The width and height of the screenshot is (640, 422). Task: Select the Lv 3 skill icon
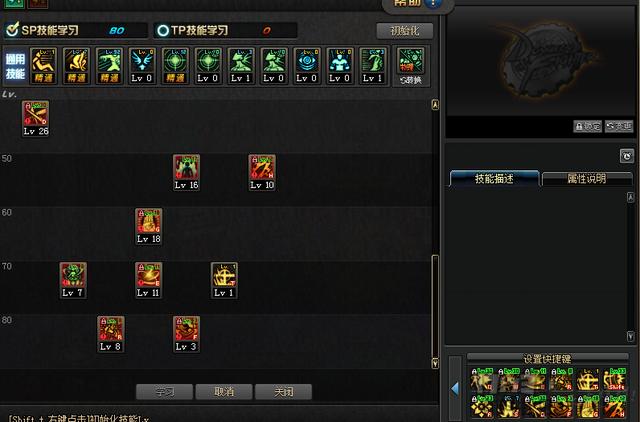tap(186, 331)
